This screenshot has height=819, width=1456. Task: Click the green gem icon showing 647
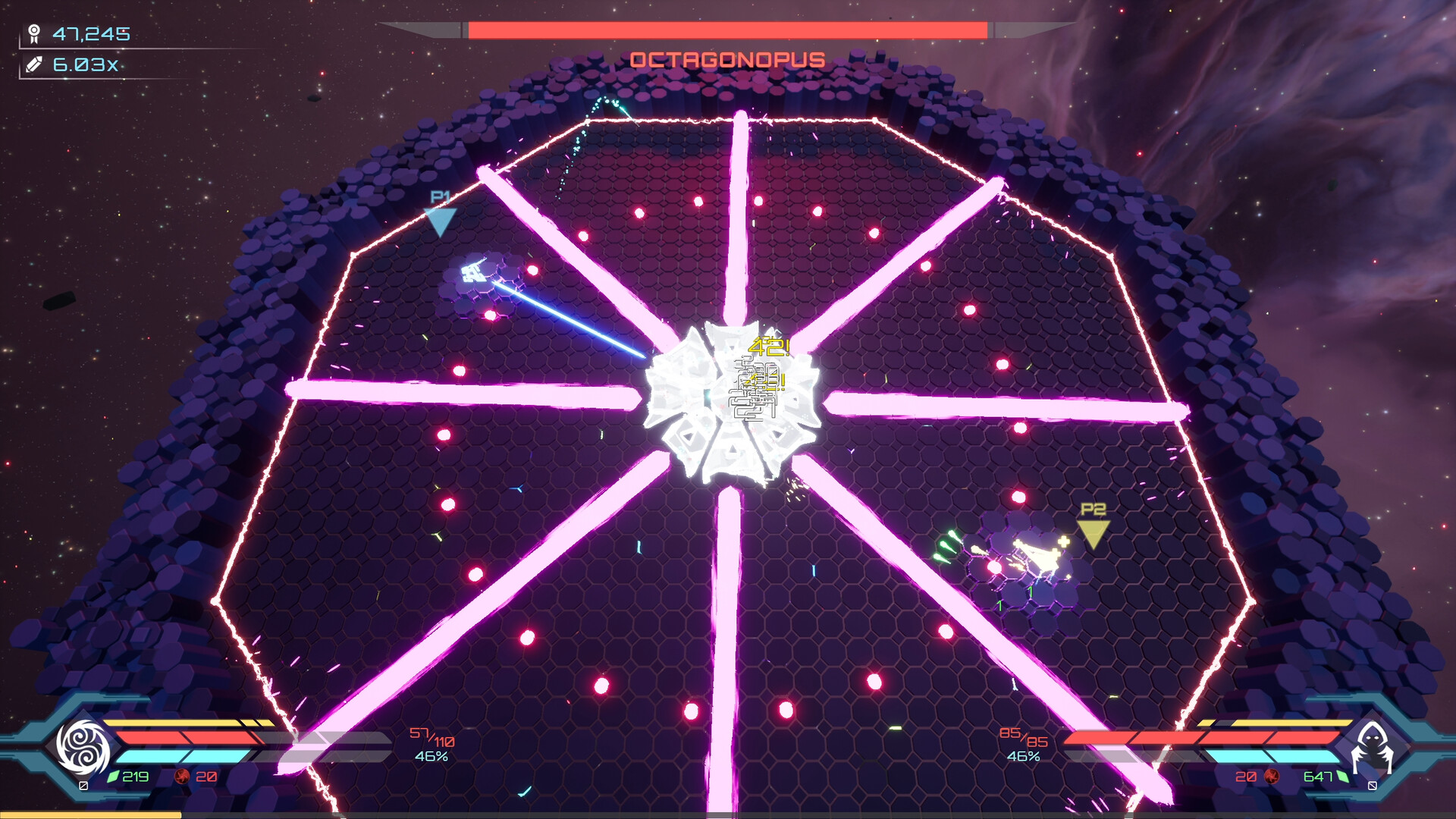pyautogui.click(x=1343, y=776)
